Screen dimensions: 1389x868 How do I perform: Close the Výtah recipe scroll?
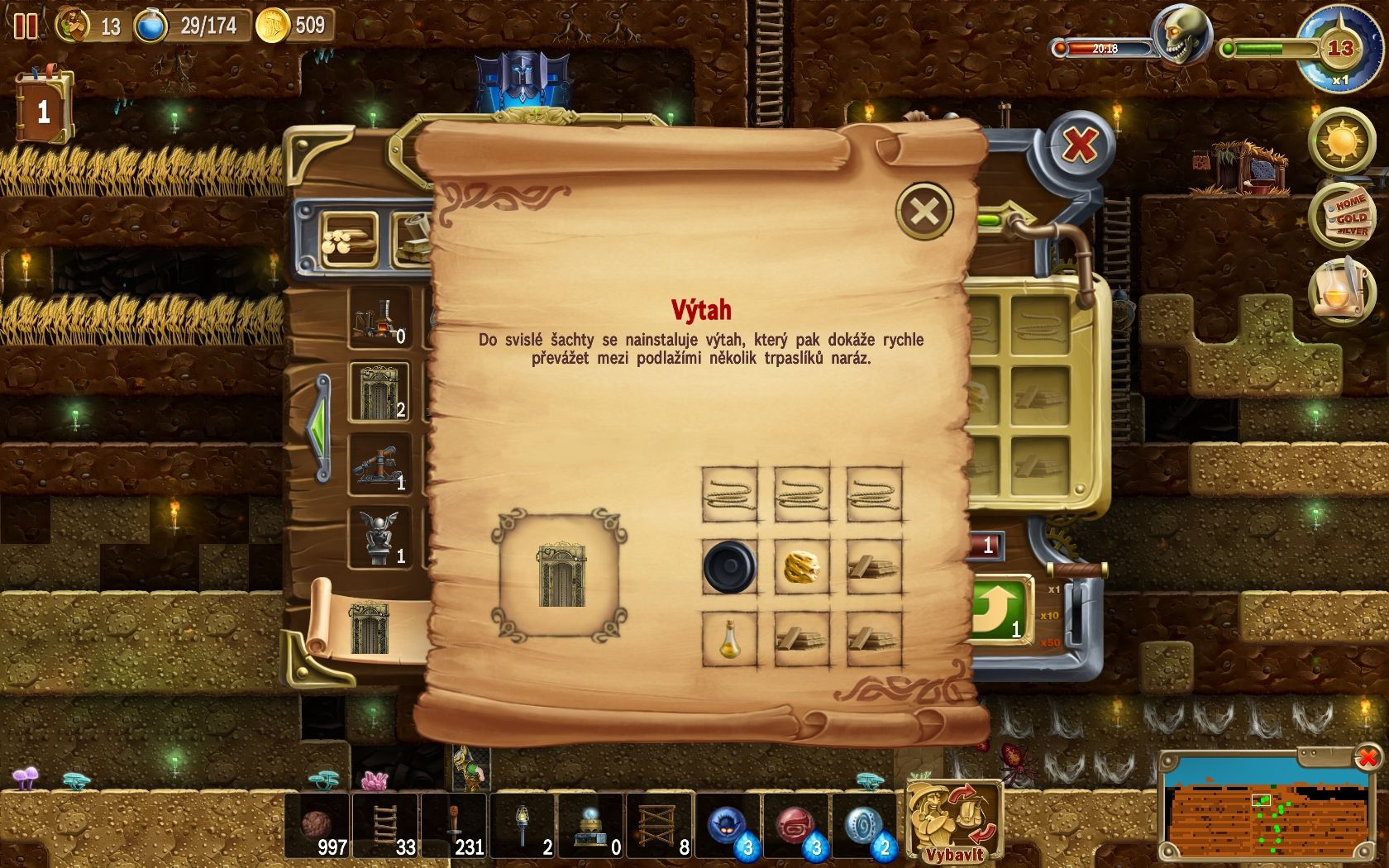(924, 212)
